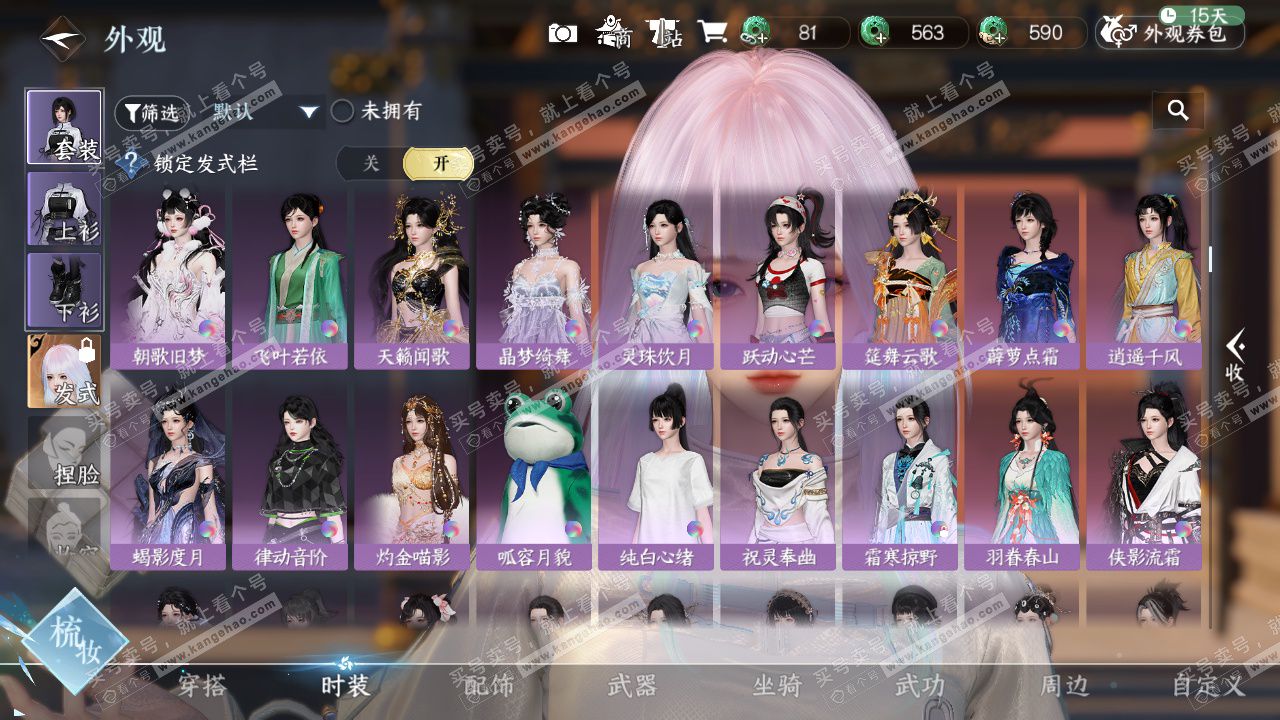Open the magnifying glass search
Viewport: 1280px width, 720px height.
point(1178,111)
